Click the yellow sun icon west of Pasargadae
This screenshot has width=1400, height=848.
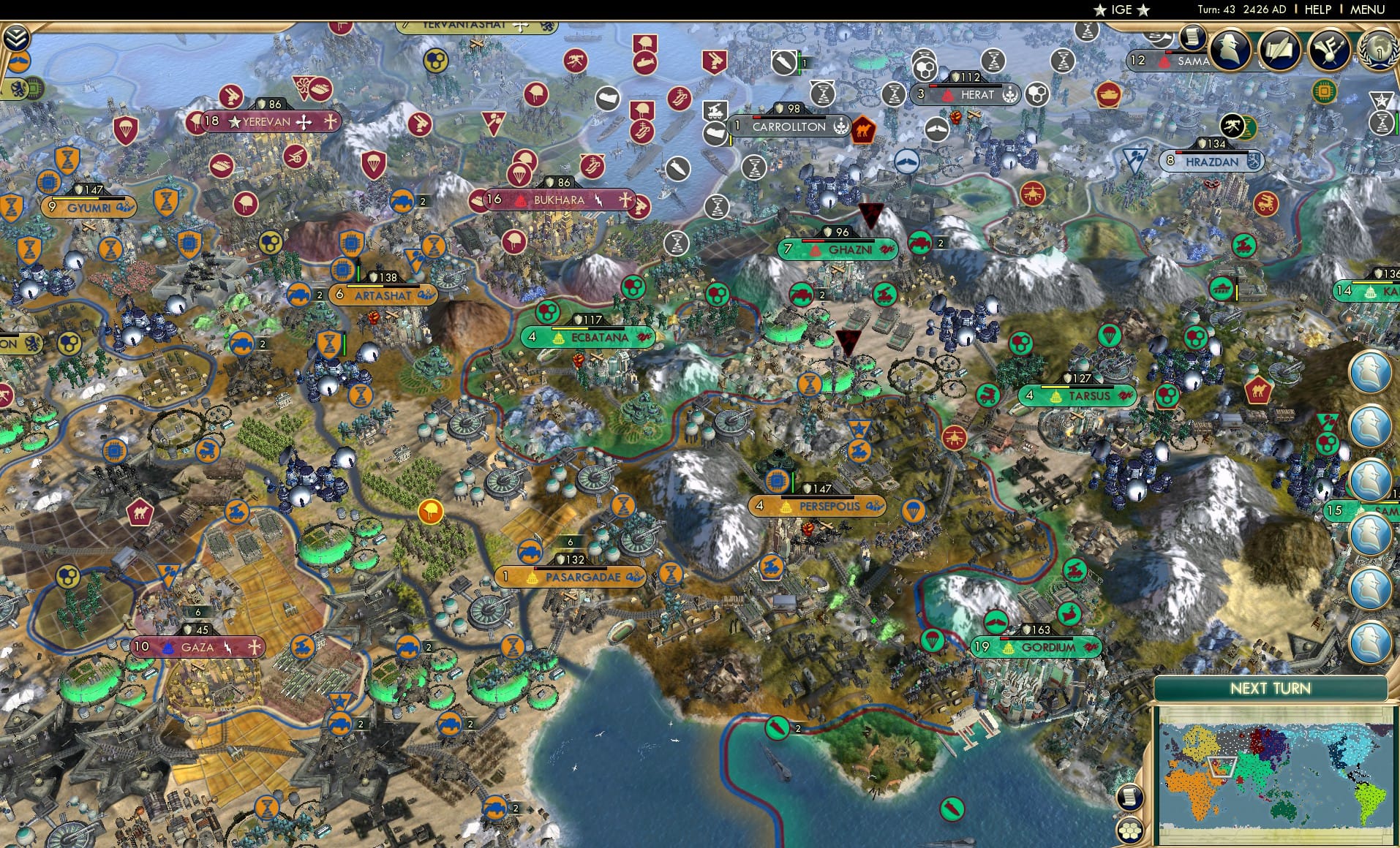point(430,513)
